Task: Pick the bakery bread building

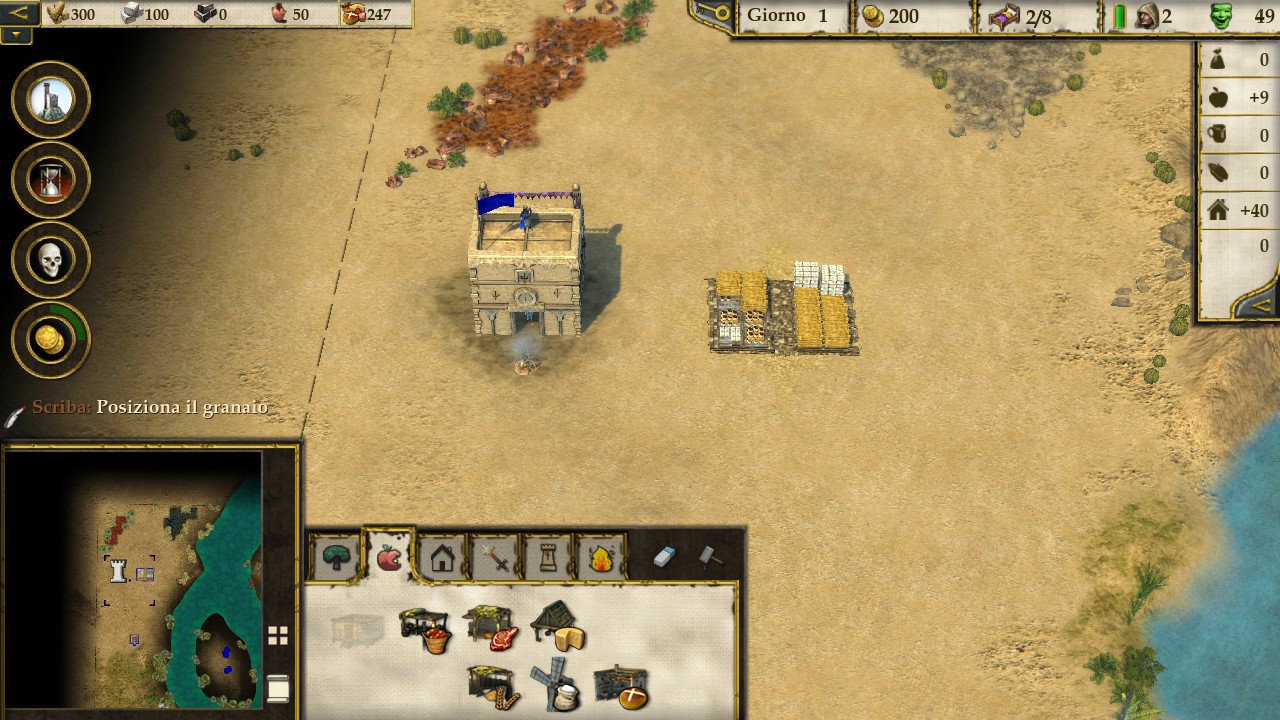Action: [621, 688]
